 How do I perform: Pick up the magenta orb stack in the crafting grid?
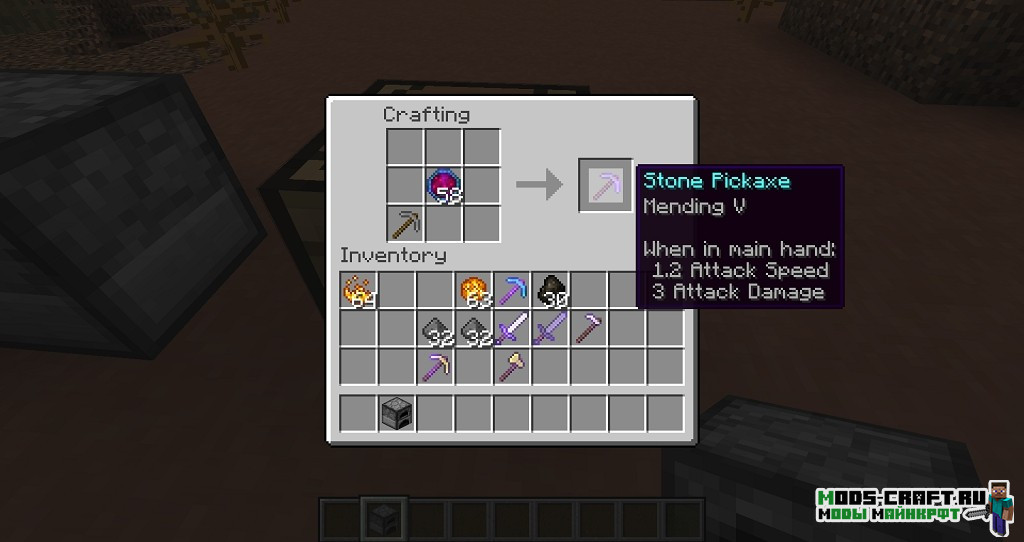[444, 185]
